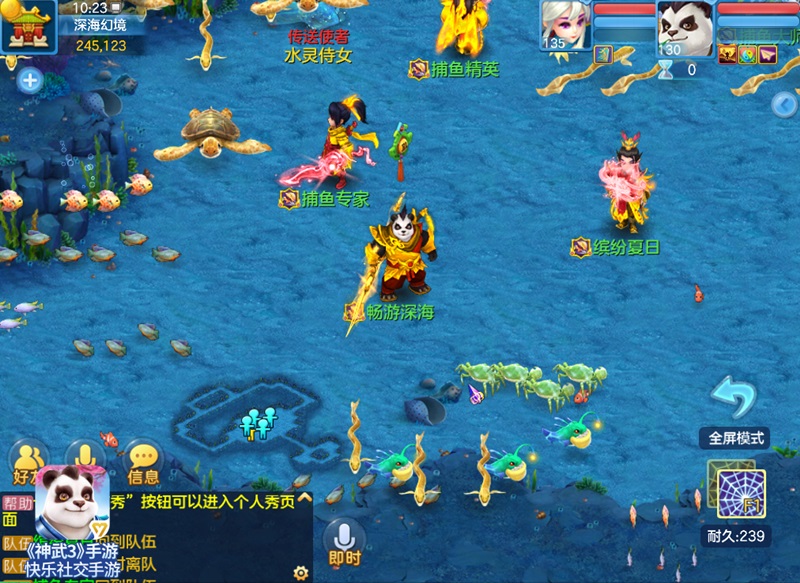The width and height of the screenshot is (800, 583).
Task: Click the blue back arrow button
Action: [x=734, y=398]
